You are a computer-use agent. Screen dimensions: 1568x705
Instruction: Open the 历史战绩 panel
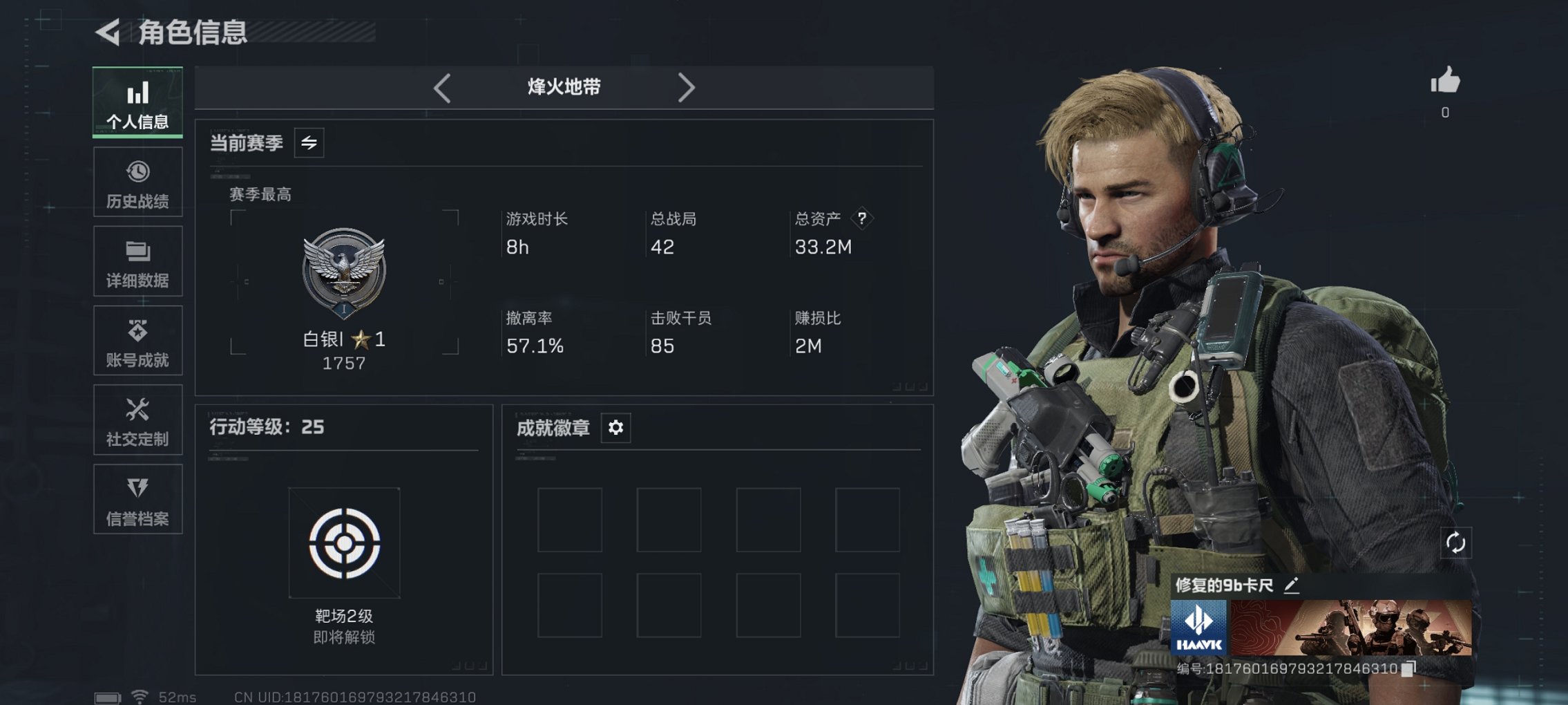coord(137,181)
